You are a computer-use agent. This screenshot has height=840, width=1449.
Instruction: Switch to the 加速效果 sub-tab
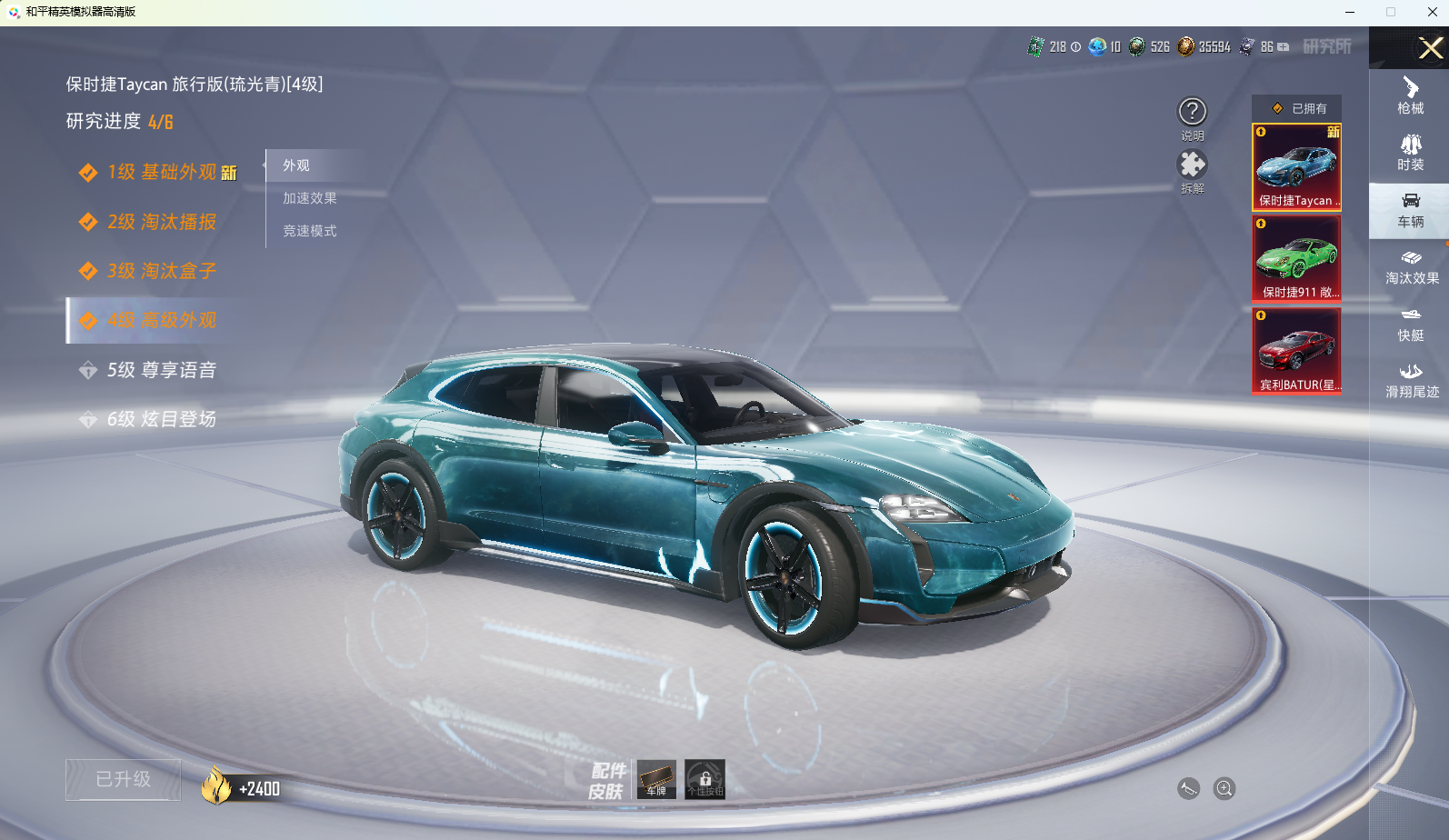[310, 198]
